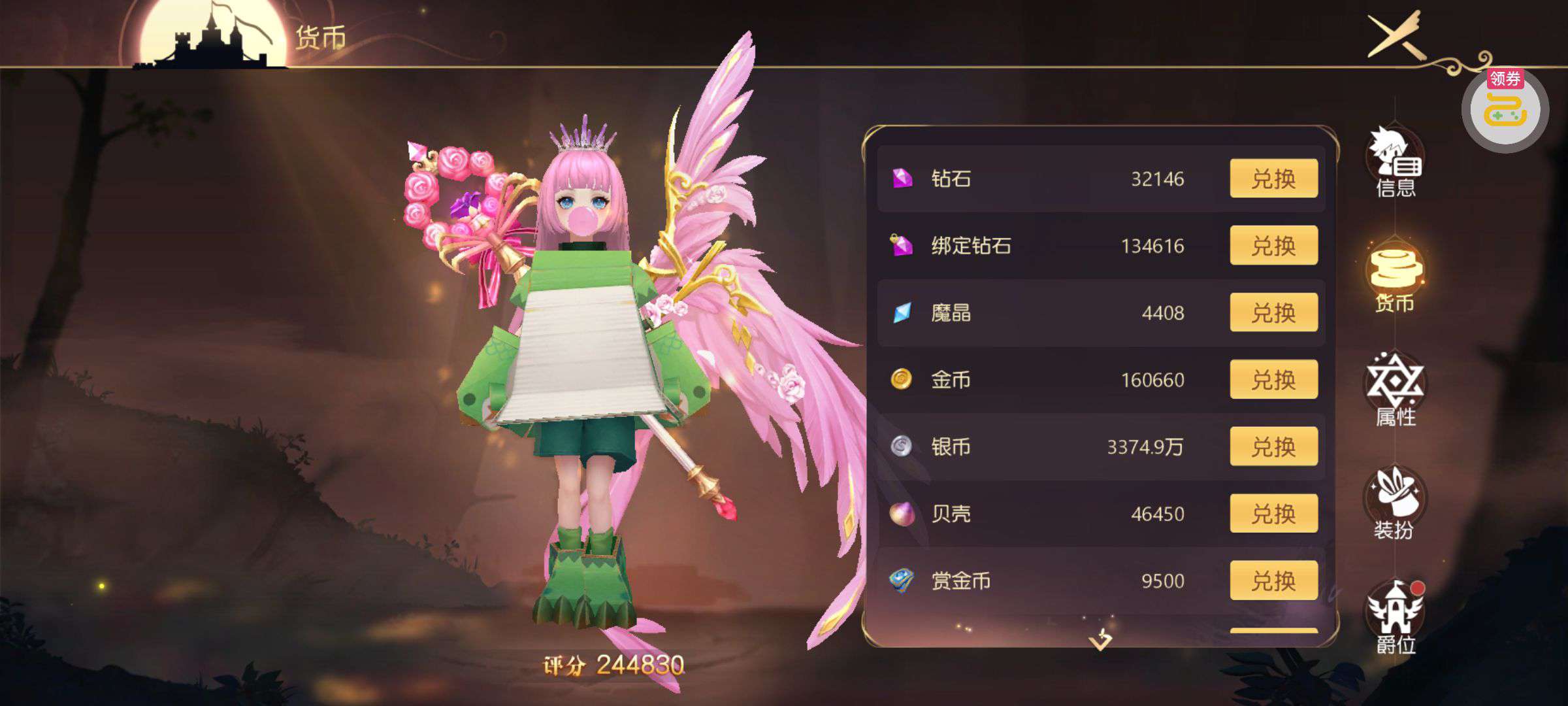Image resolution: width=1568 pixels, height=706 pixels.
Task: Exchange 赏金币 bounty coins
Action: pos(1273,580)
